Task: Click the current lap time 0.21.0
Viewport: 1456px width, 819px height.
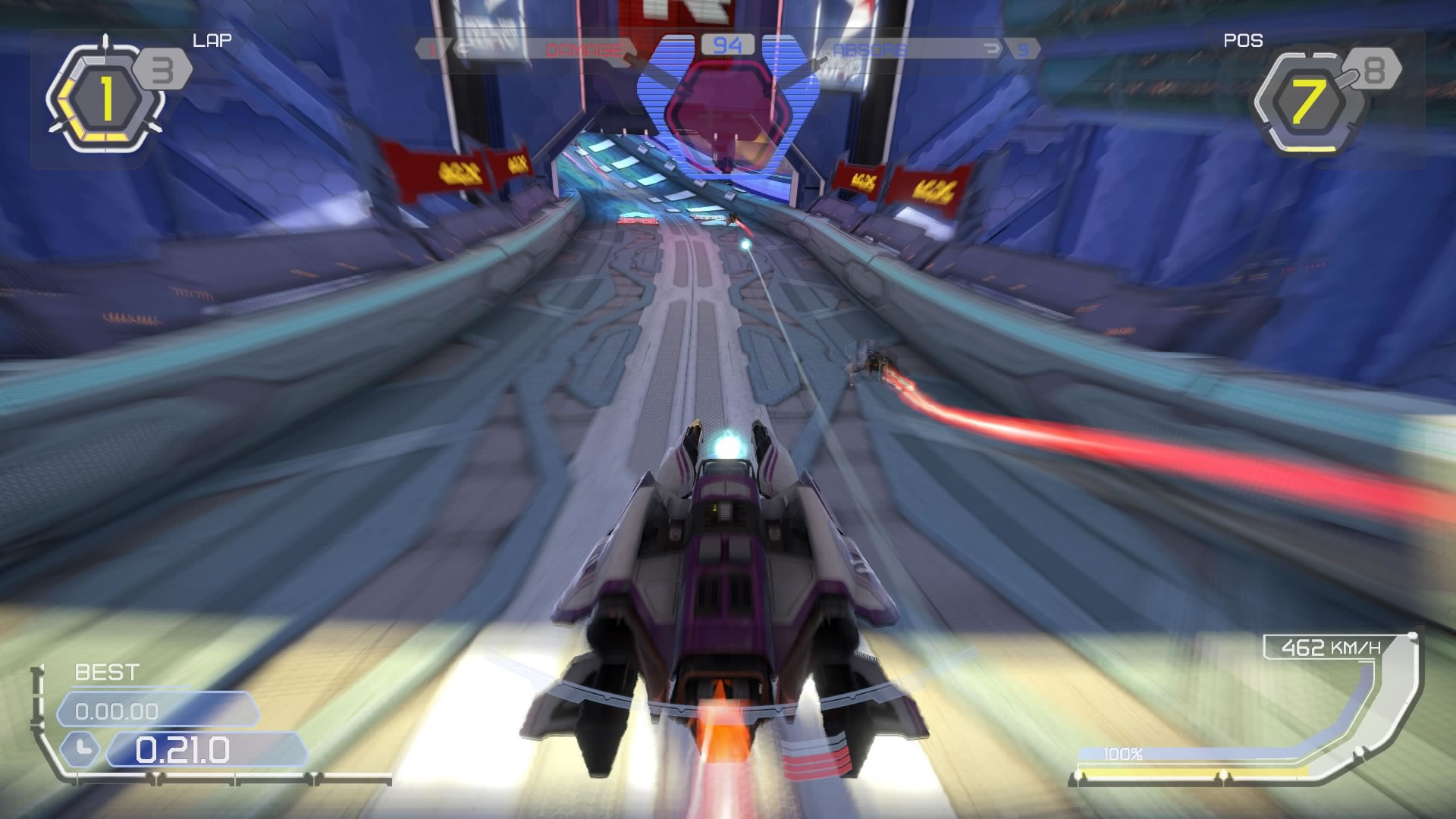Action: click(182, 748)
